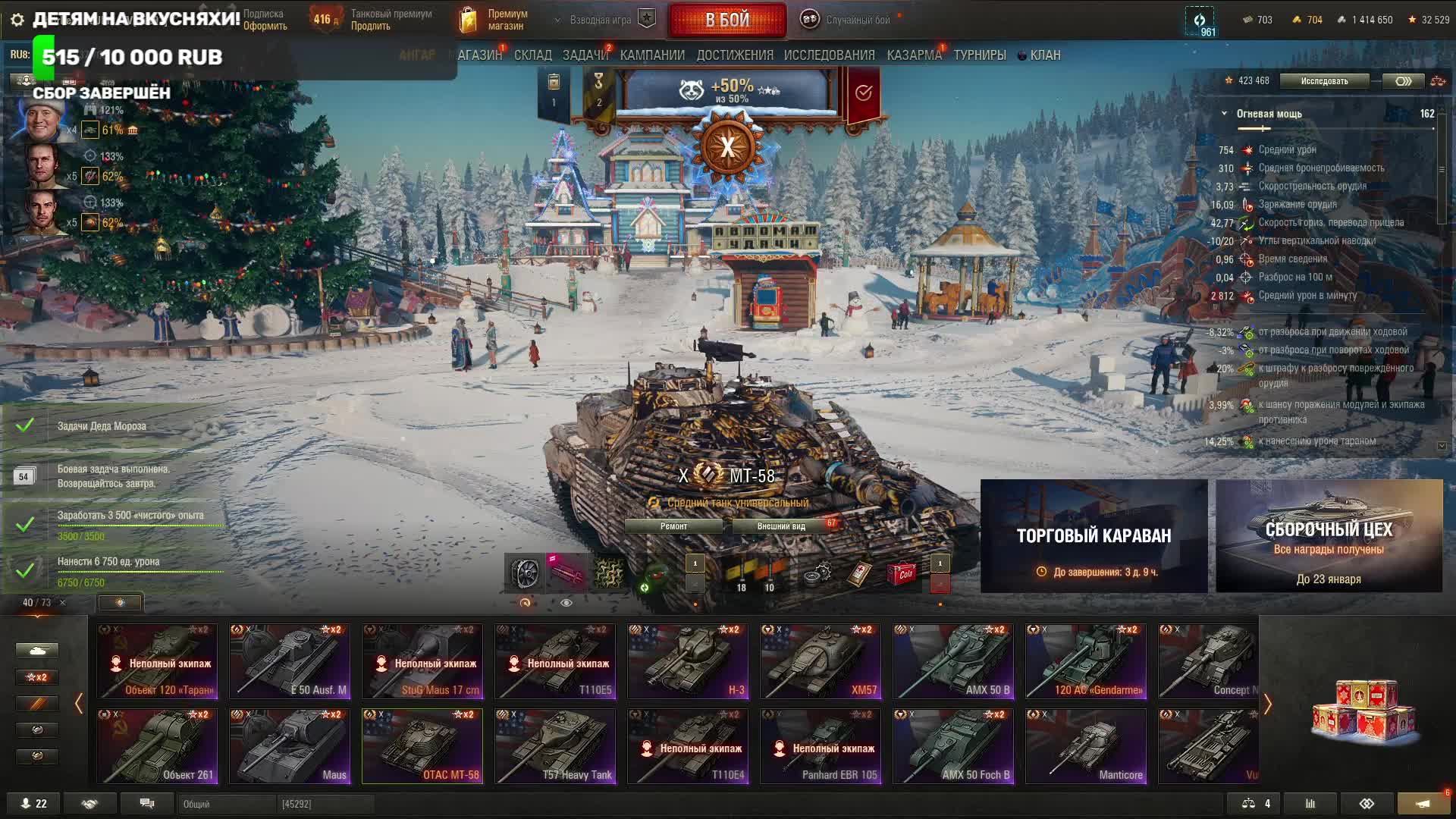Click the Исследовать research button
1456x819 pixels.
click(x=1324, y=81)
